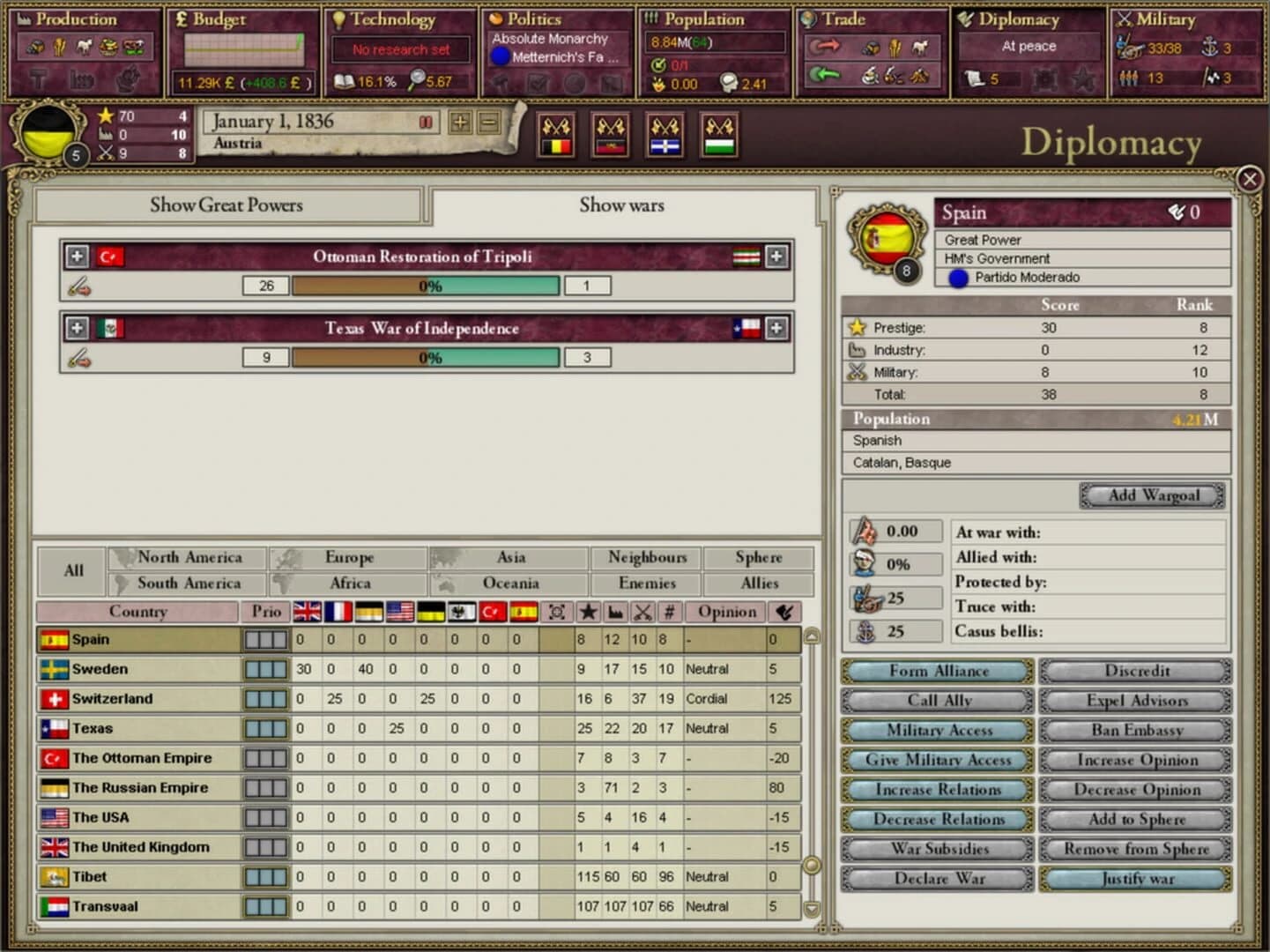Click the crossed swords military column icon

point(642,611)
